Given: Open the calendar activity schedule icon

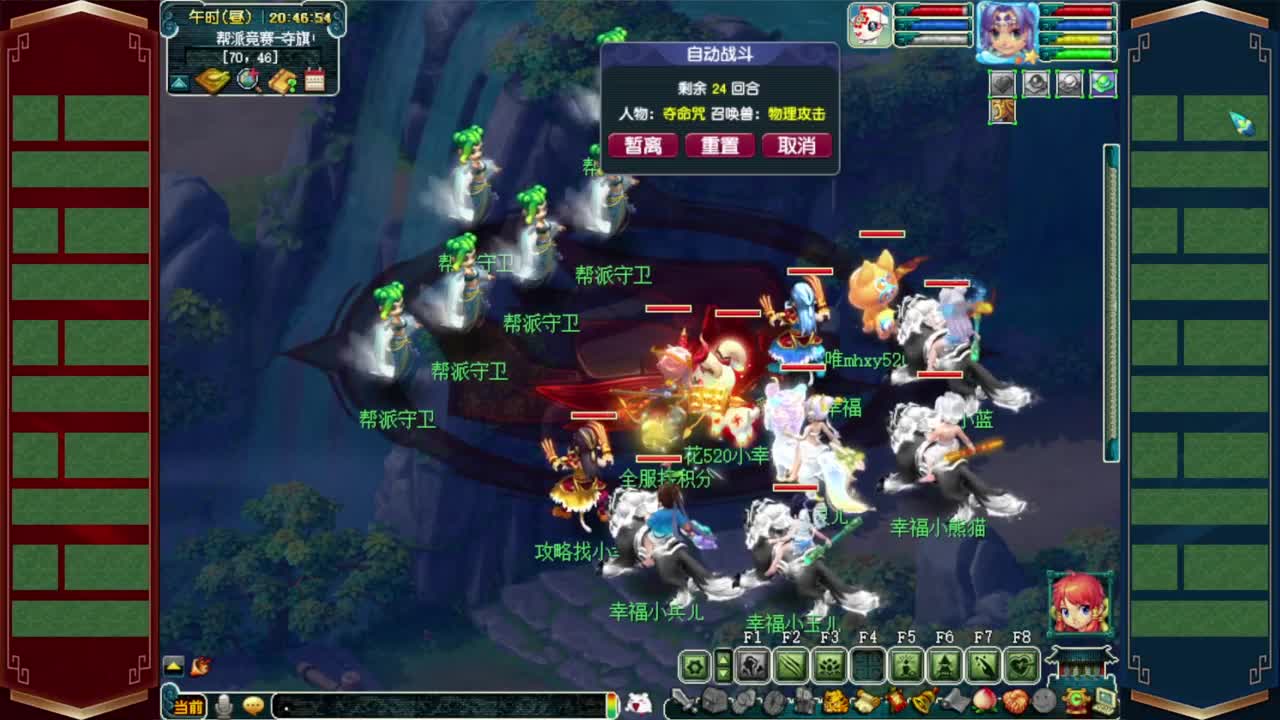Looking at the screenshot, I should tap(315, 79).
